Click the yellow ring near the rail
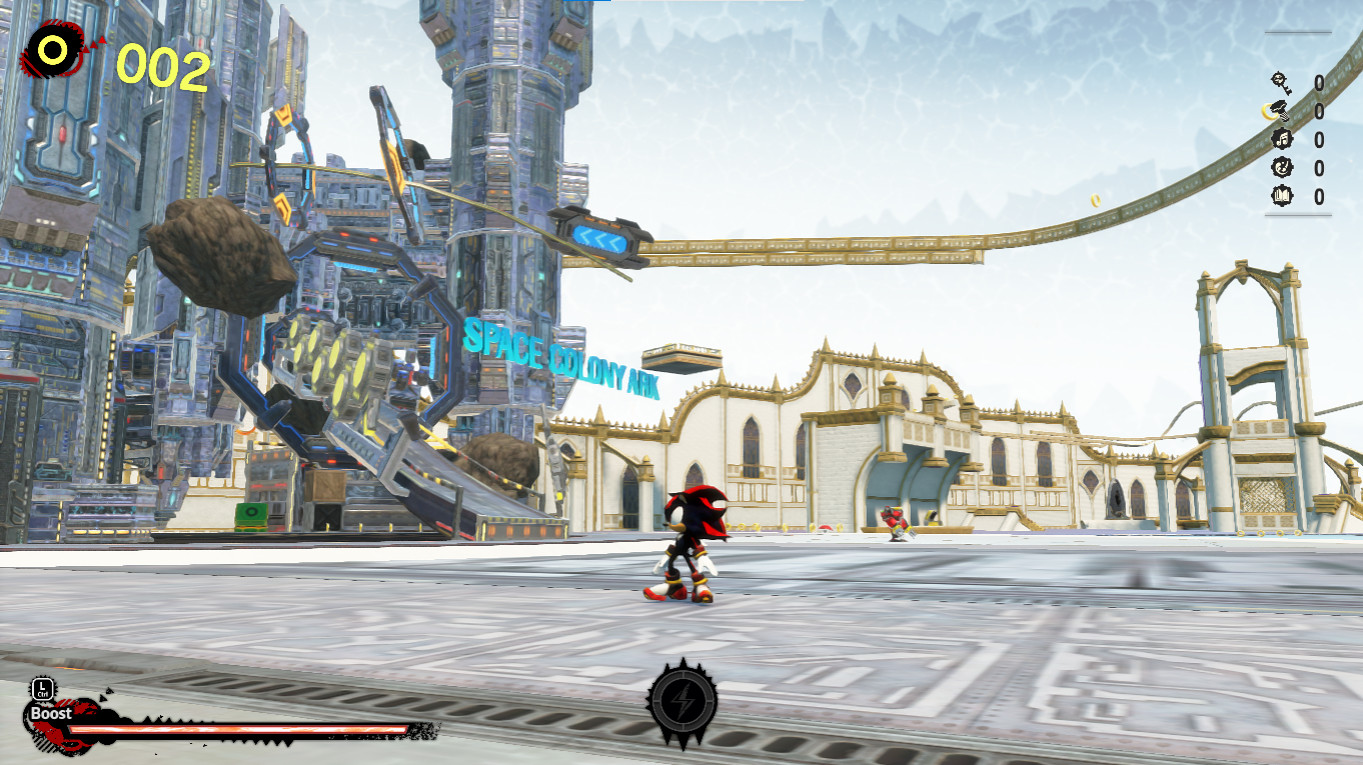Viewport: 1363px width, 765px height. click(x=1095, y=200)
